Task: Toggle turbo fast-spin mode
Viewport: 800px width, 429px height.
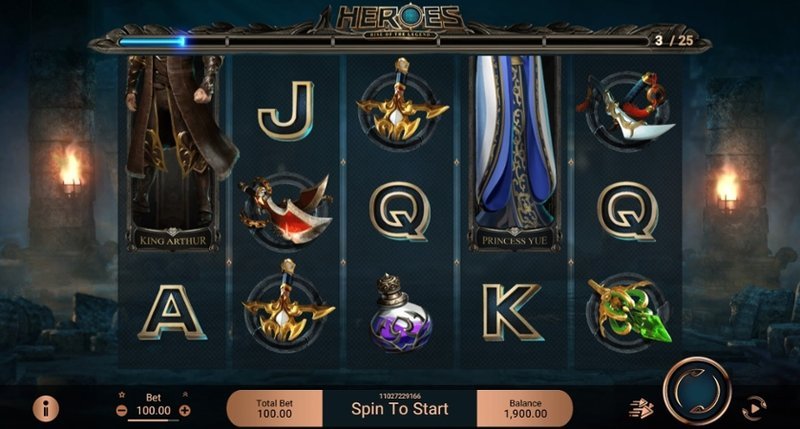Action: [x=639, y=407]
